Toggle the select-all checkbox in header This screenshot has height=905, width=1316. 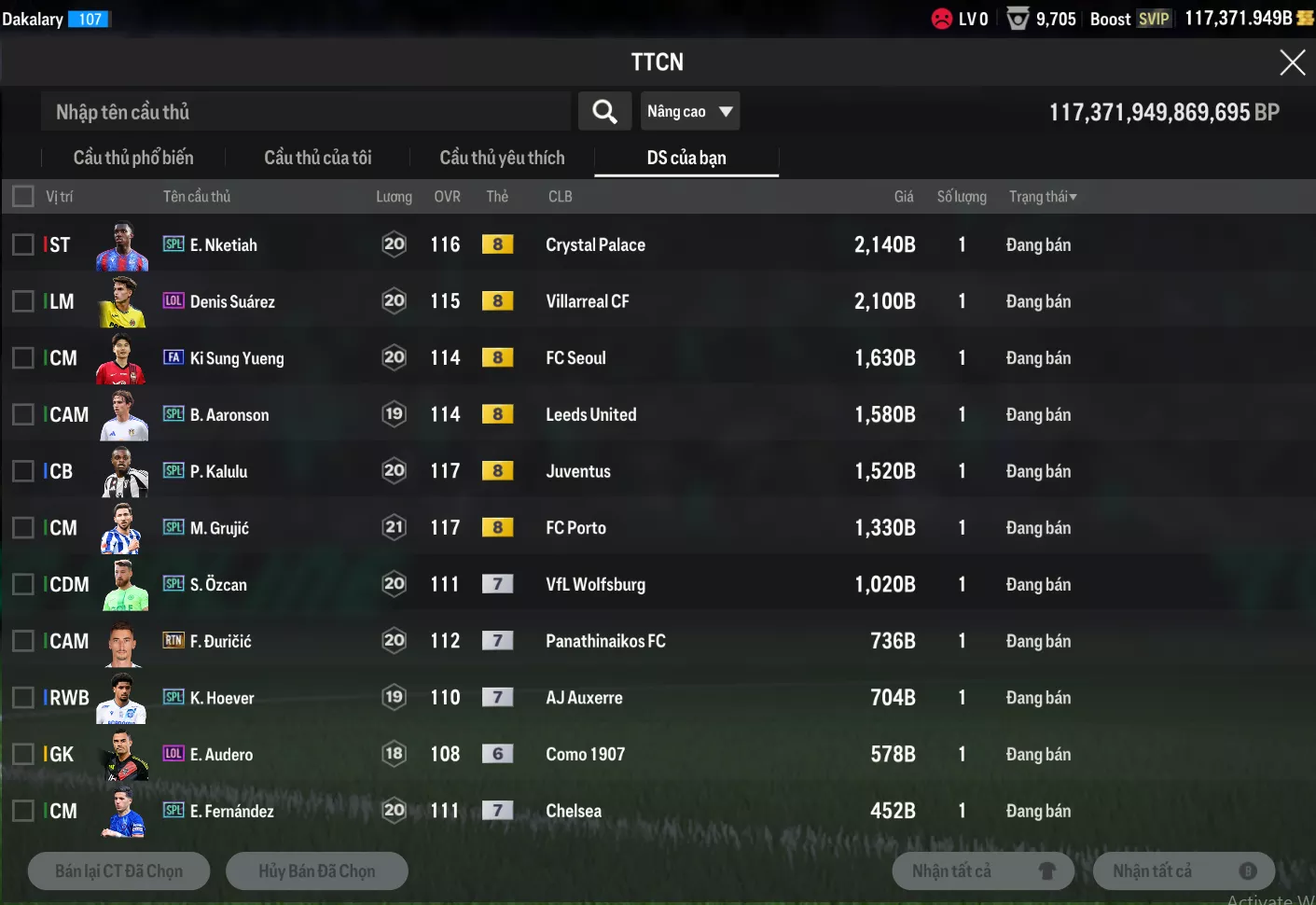click(x=23, y=196)
